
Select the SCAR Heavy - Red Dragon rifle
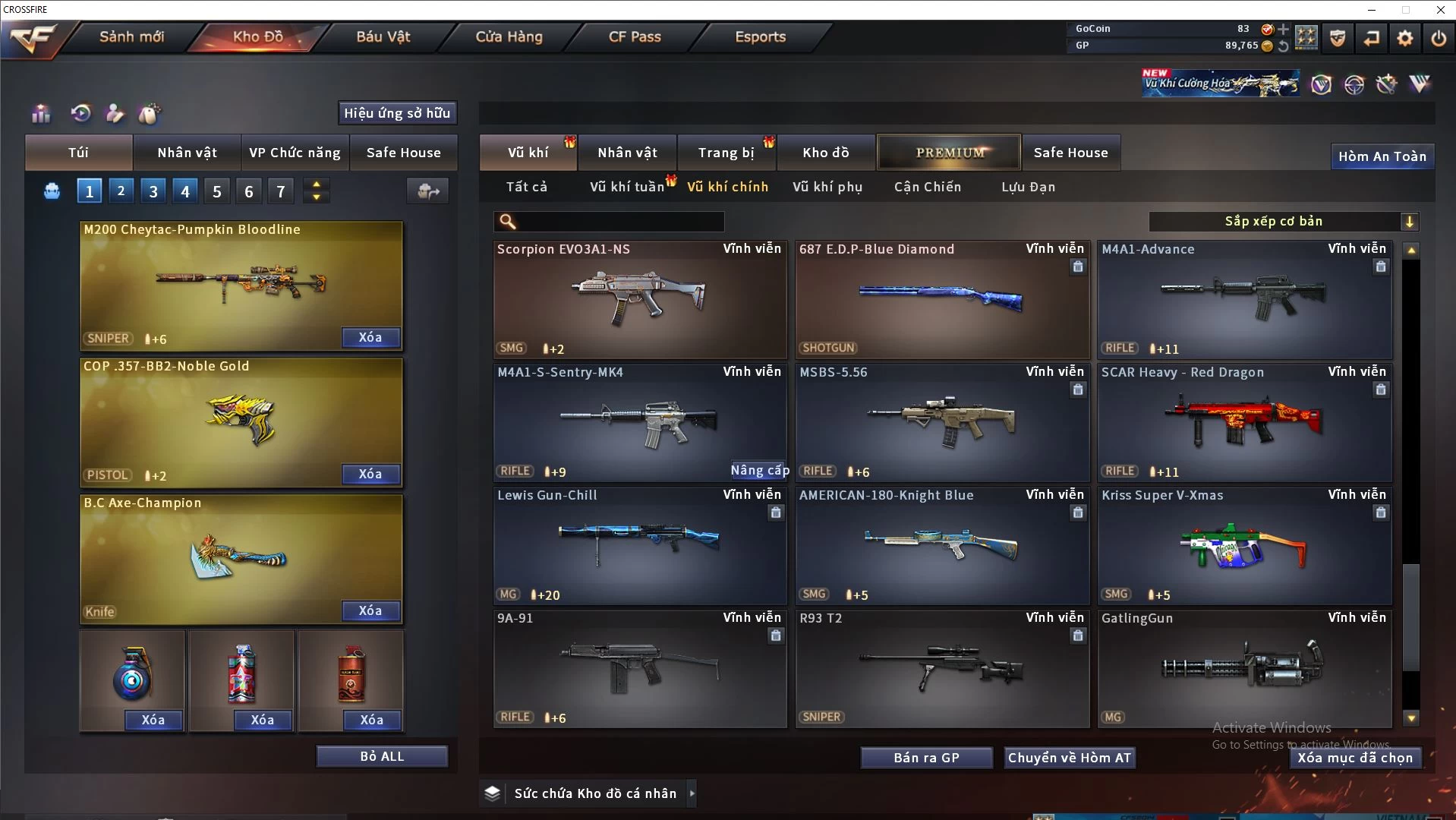1245,422
